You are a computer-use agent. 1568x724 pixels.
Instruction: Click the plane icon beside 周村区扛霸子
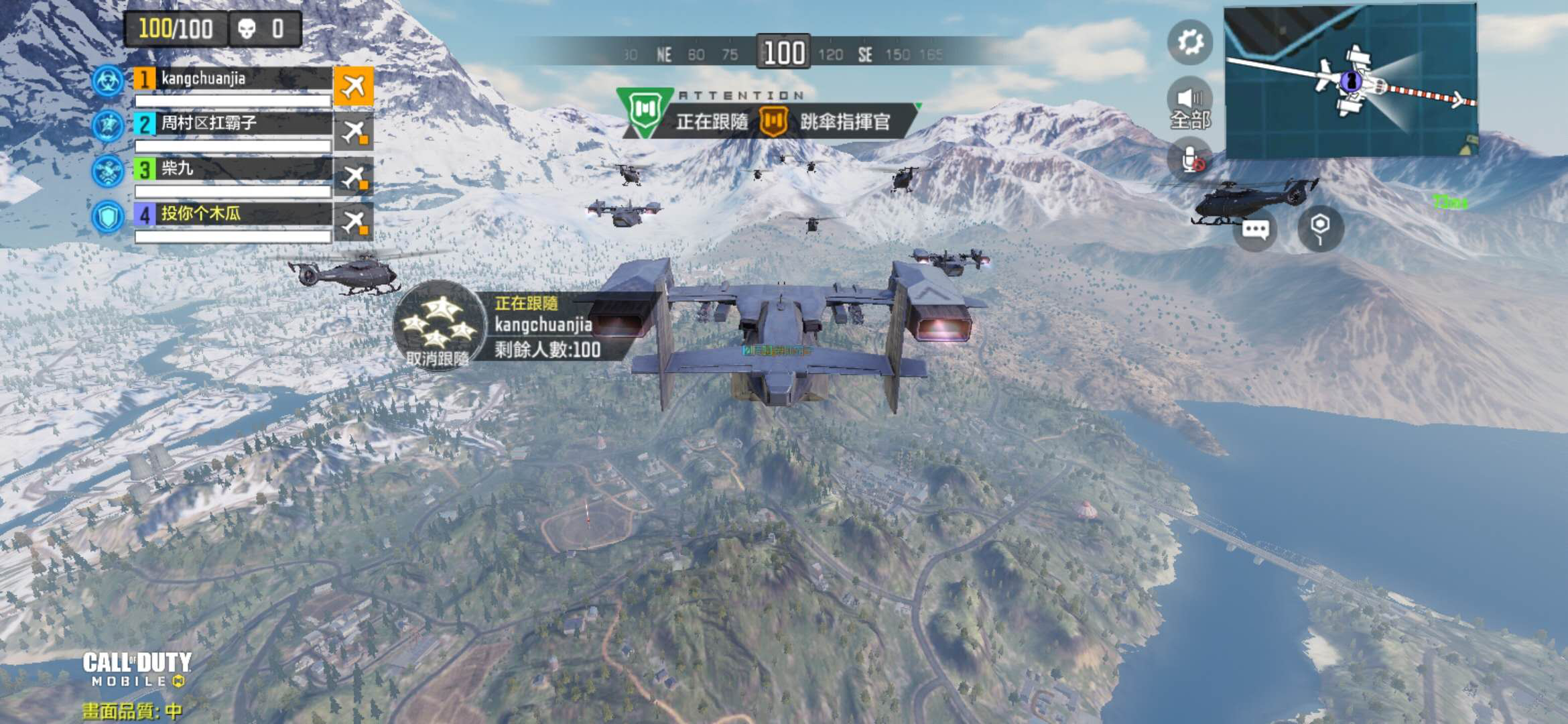[354, 131]
